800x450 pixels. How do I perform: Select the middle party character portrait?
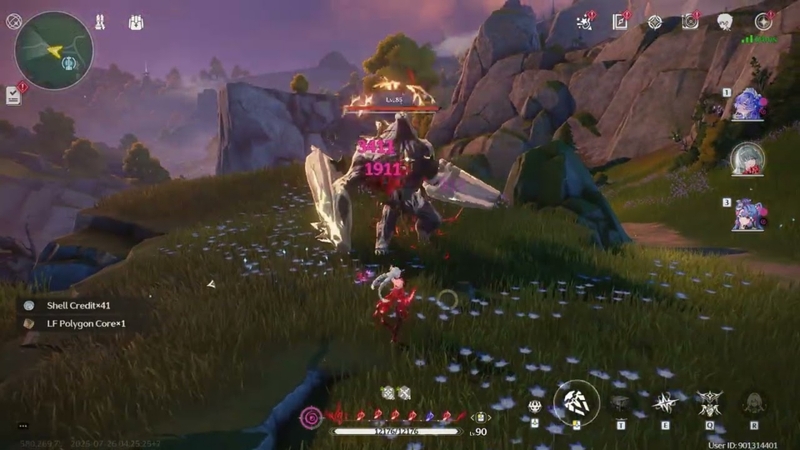tap(747, 158)
